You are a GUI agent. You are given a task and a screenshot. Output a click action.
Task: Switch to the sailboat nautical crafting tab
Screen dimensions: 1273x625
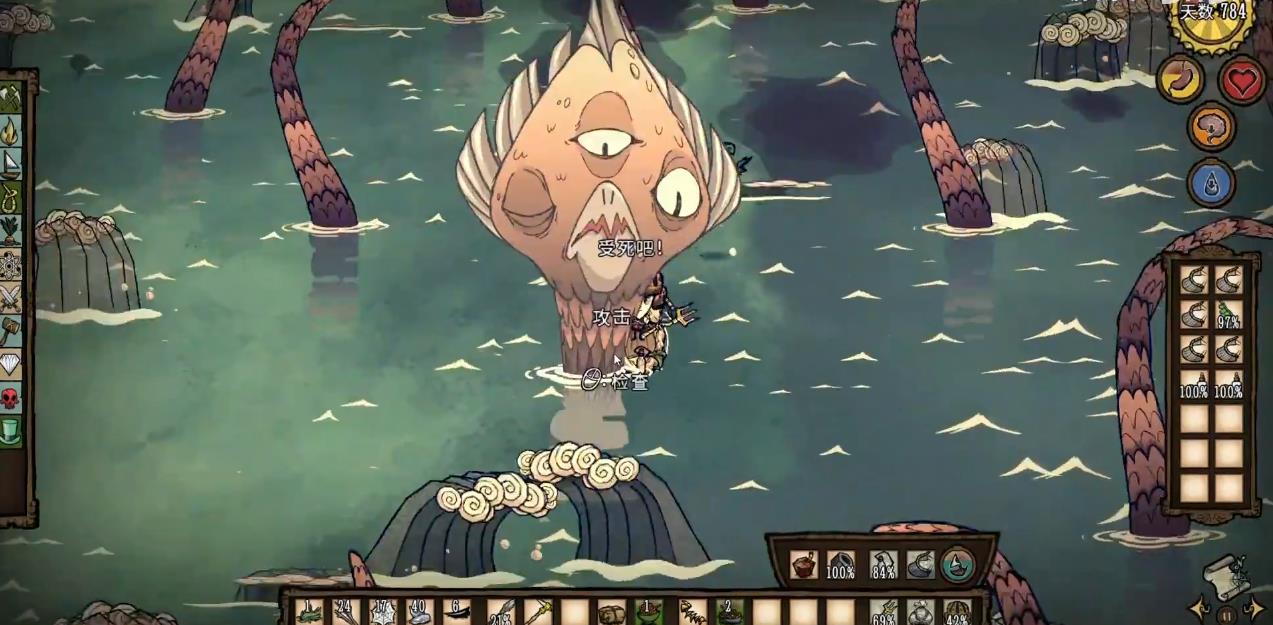pyautogui.click(x=11, y=164)
